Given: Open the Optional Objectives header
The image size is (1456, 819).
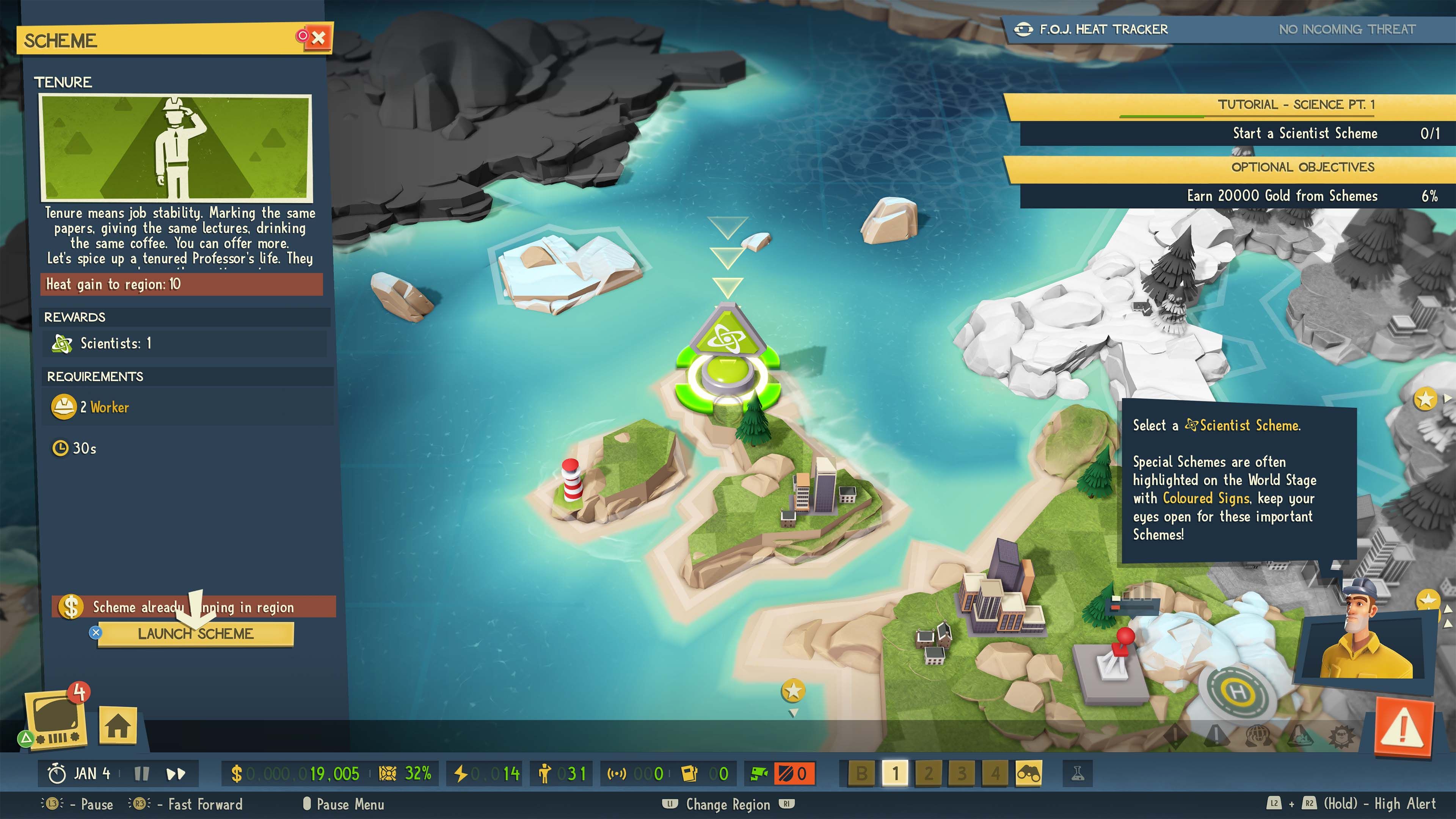Looking at the screenshot, I should (1302, 167).
